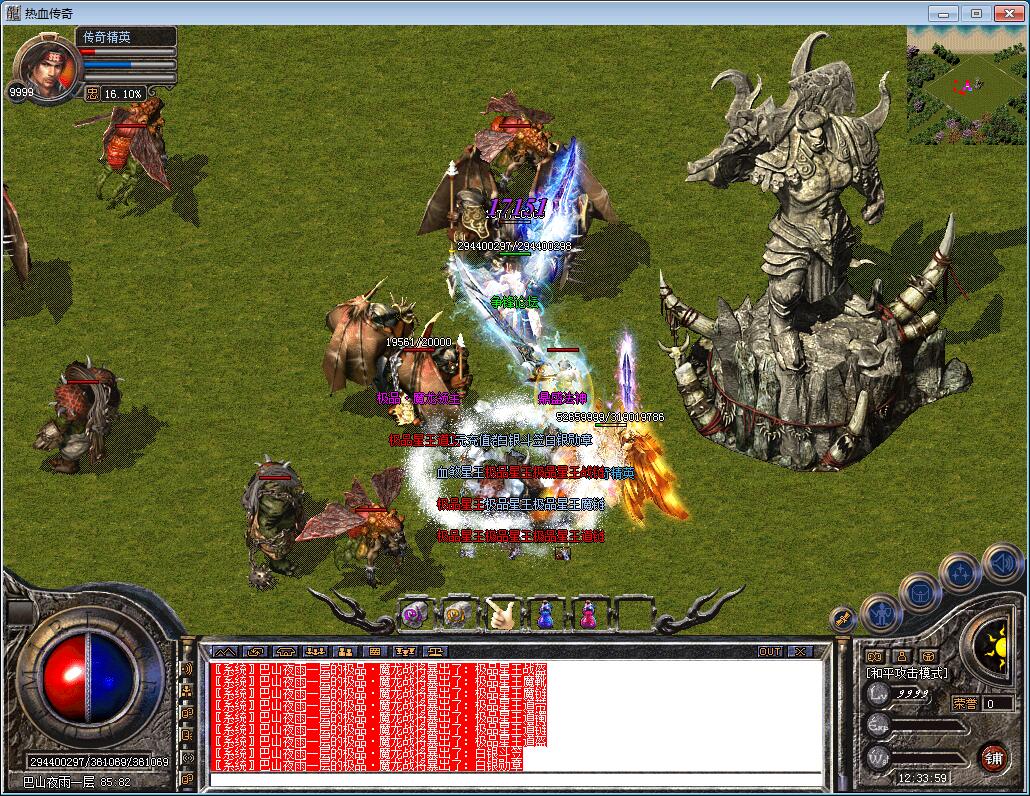Maximize the 热血传奇 game window
The height and width of the screenshot is (796, 1030).
click(976, 13)
